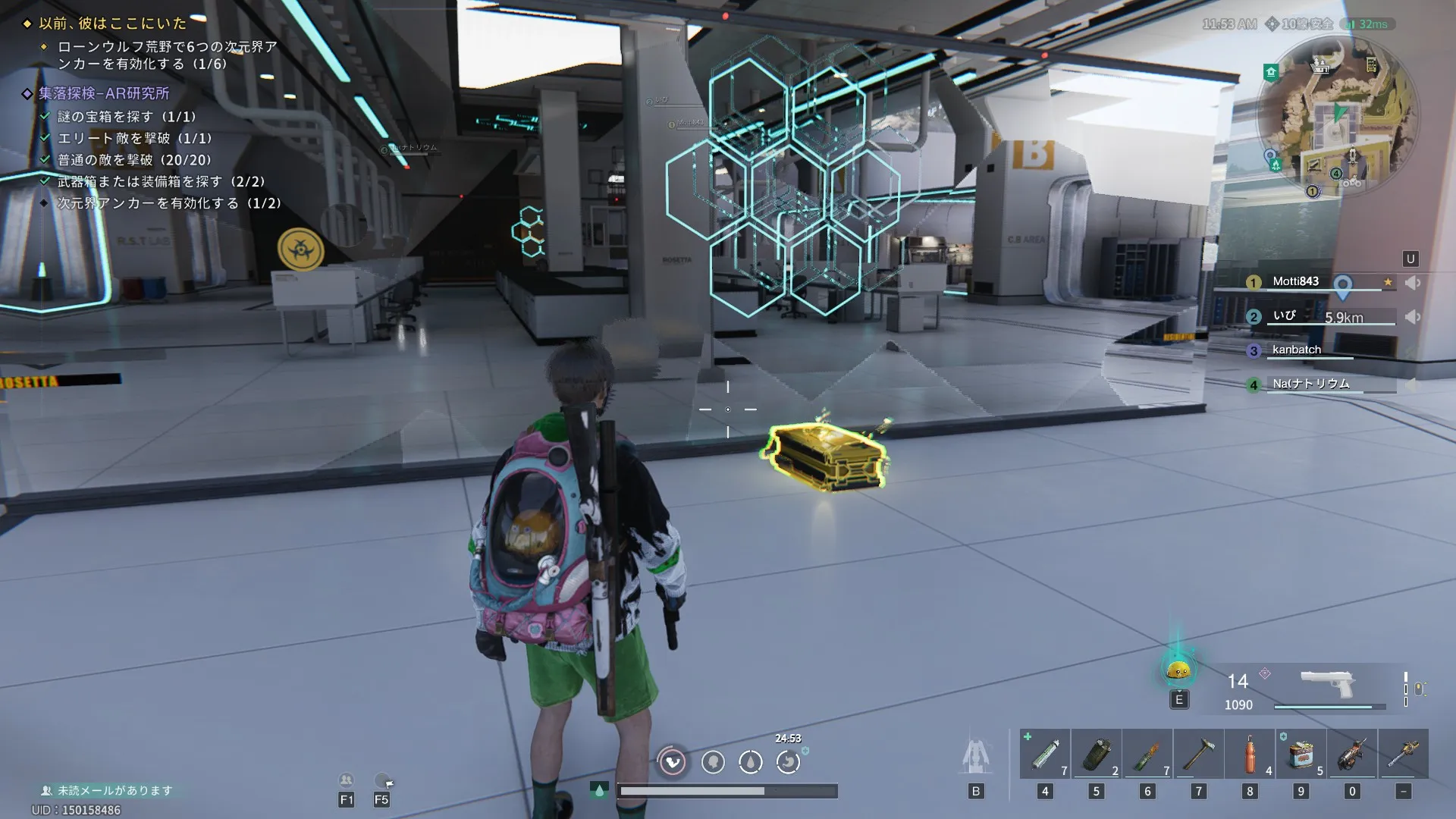Equip the hammer from the hotbar
Image resolution: width=1456 pixels, height=819 pixels.
pos(1198,755)
